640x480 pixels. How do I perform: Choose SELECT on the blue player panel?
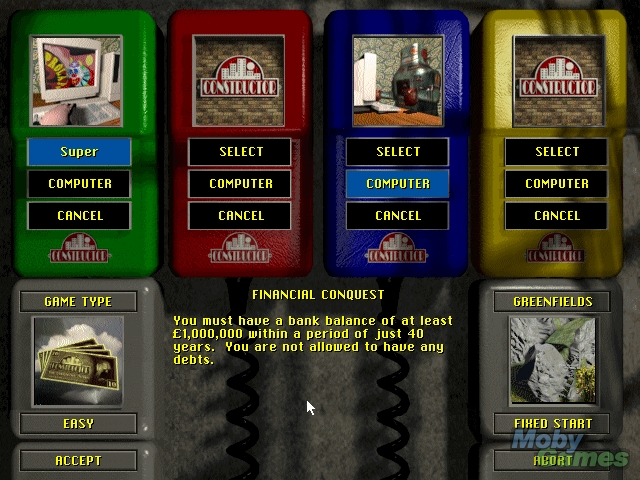pos(398,152)
